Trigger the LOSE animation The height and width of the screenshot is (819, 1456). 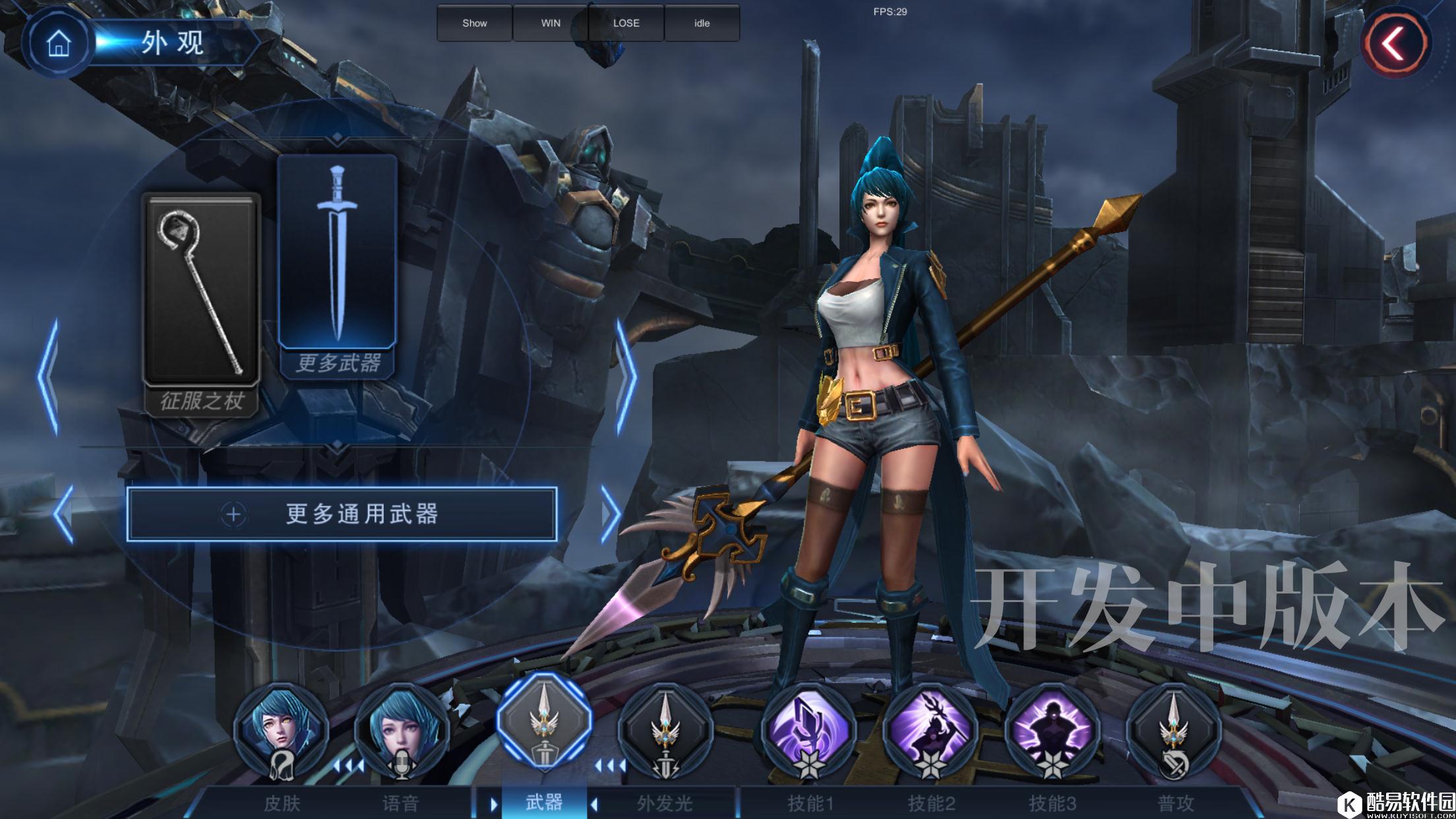coord(626,23)
